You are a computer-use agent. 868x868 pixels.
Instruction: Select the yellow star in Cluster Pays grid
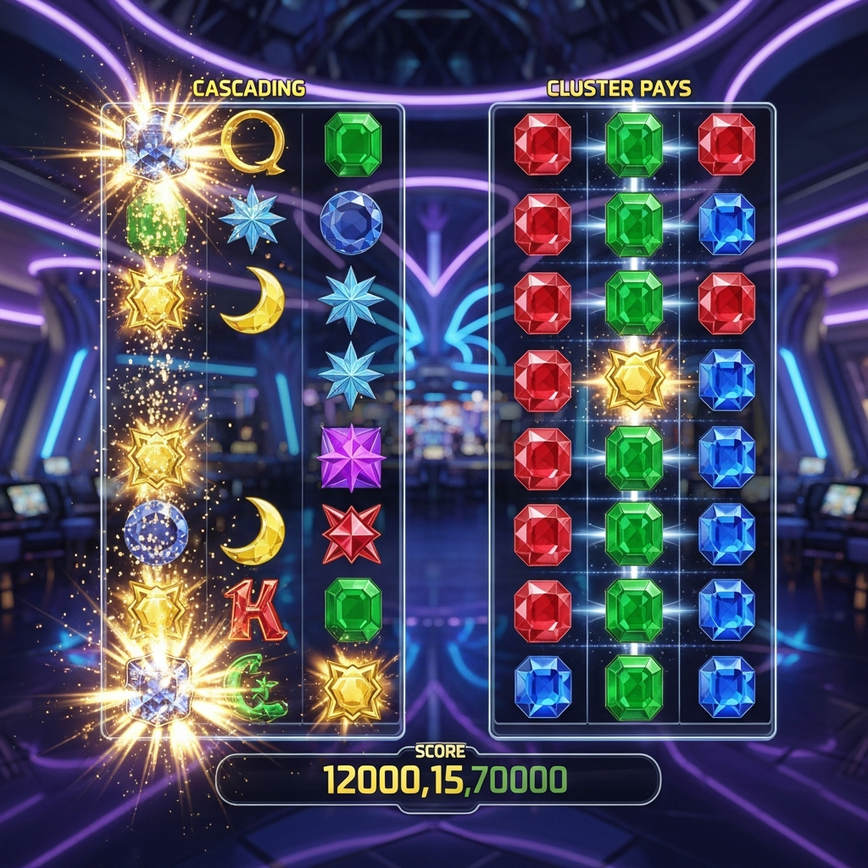634,378
